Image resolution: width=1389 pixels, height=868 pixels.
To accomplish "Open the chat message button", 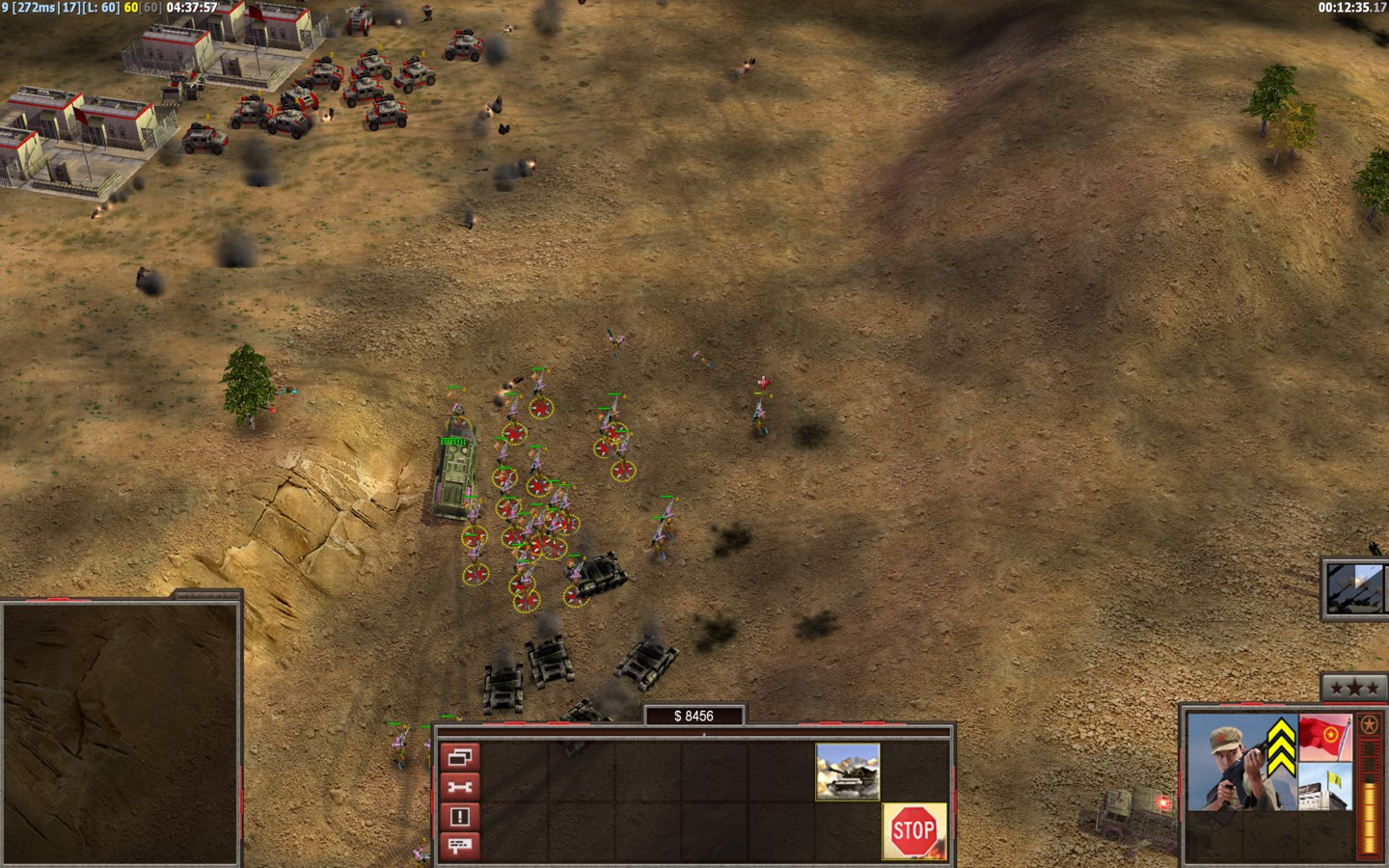I will pos(460,846).
